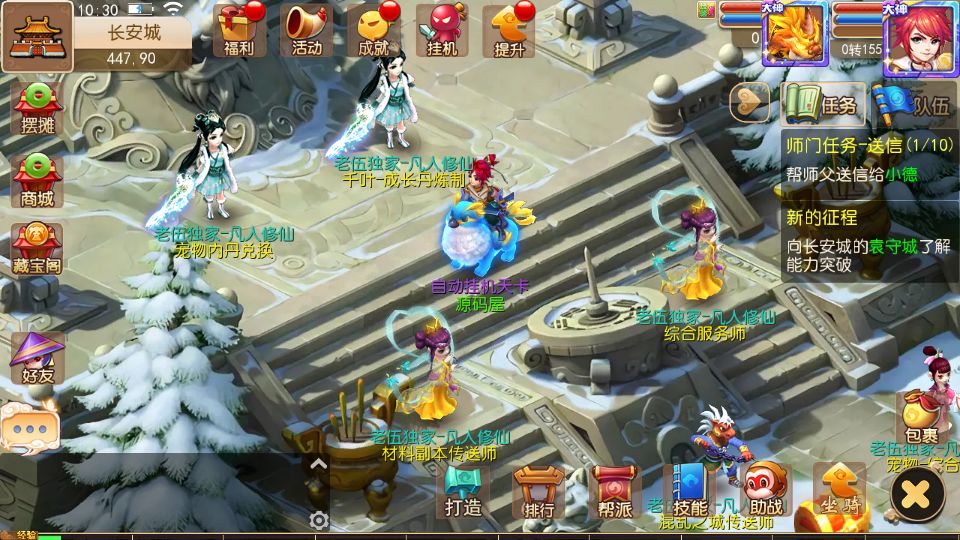The height and width of the screenshot is (540, 960).
Task: Activate 挂机 auto-battle mode
Action: (442, 29)
